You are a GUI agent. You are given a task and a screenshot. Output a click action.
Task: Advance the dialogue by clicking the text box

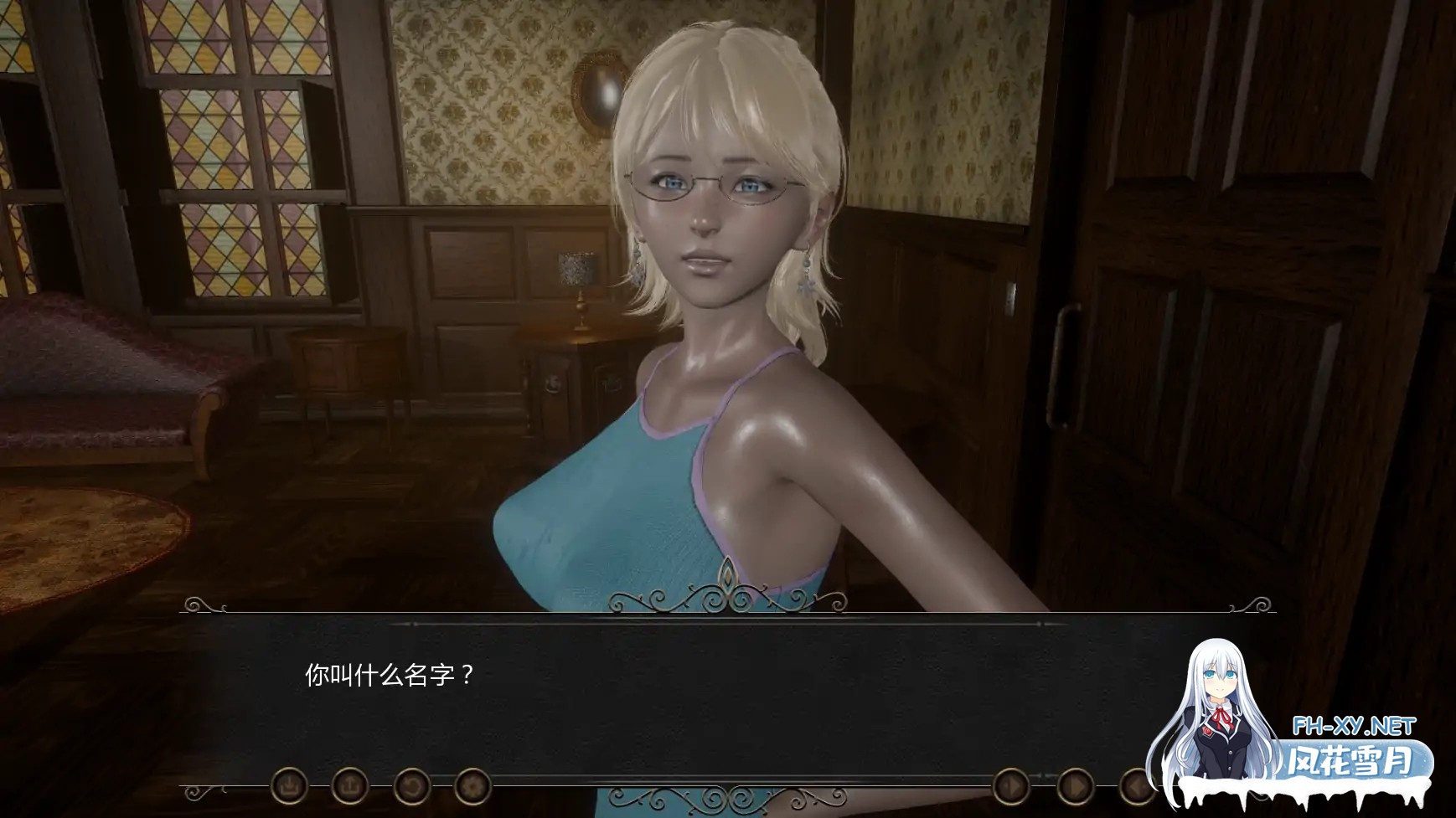click(670, 695)
